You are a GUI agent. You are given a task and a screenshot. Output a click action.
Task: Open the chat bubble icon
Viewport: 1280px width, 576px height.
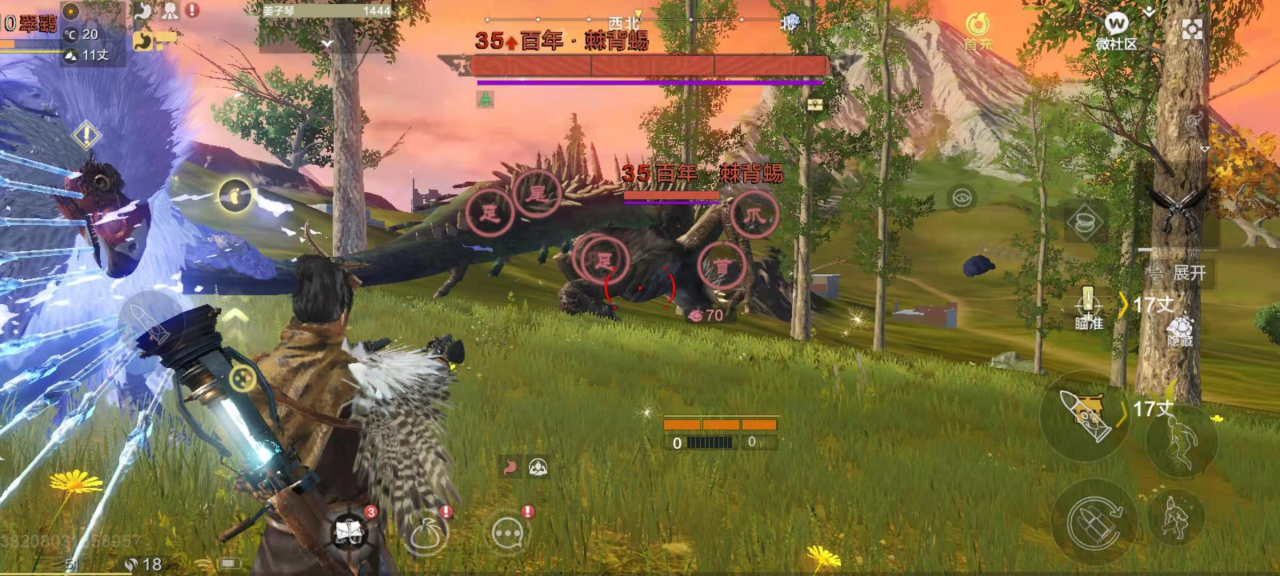click(508, 532)
